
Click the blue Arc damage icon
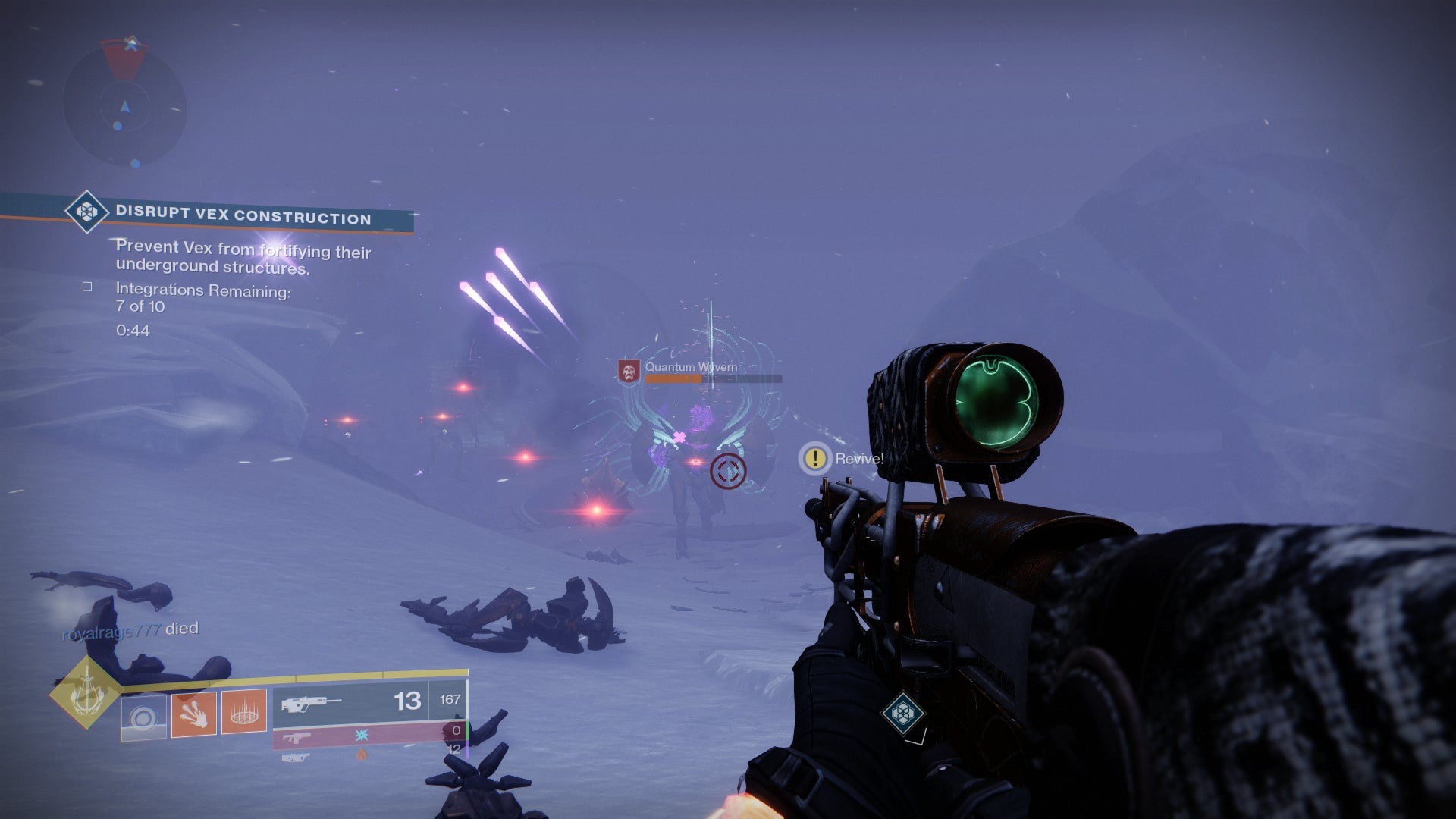click(x=362, y=736)
